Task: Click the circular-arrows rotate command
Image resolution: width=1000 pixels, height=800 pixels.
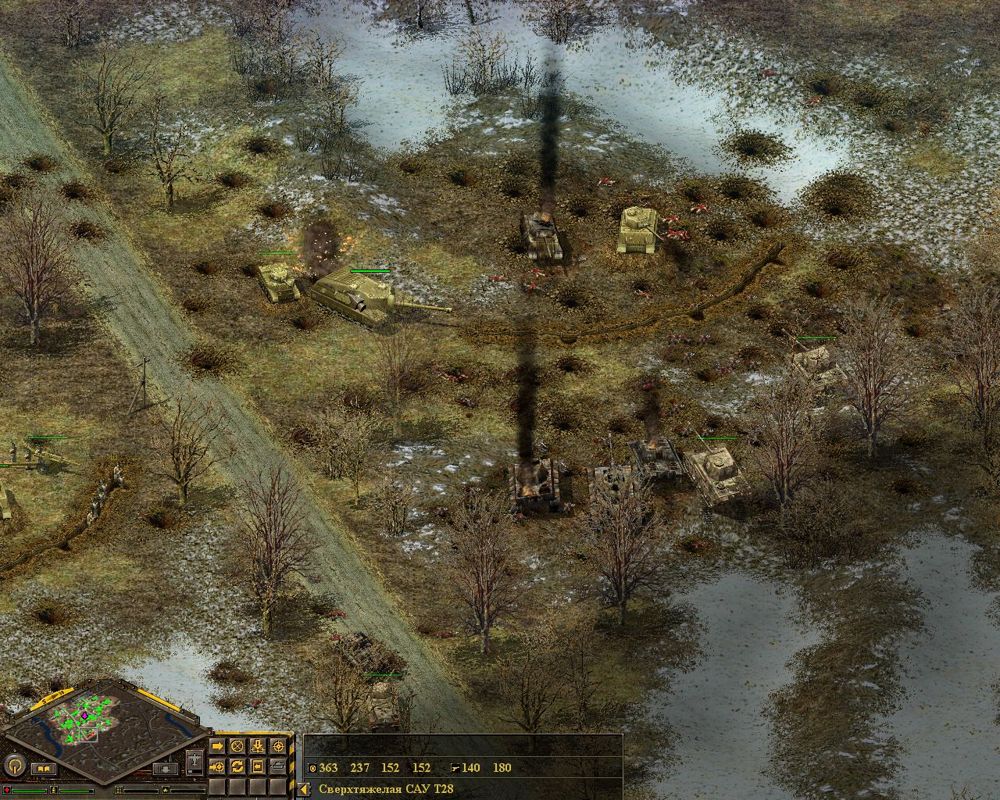Action: [237, 766]
